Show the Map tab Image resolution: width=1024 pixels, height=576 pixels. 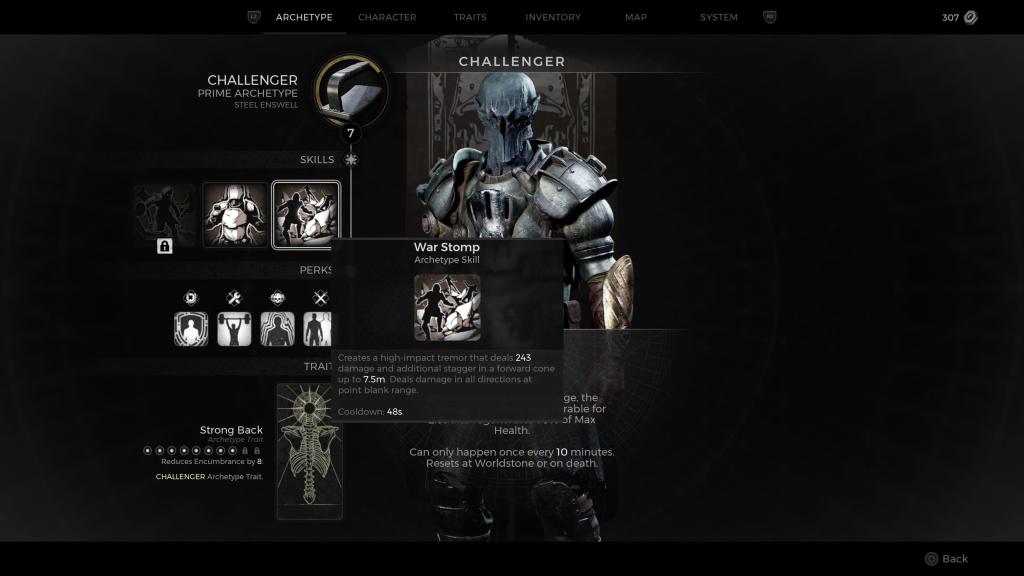click(x=636, y=17)
